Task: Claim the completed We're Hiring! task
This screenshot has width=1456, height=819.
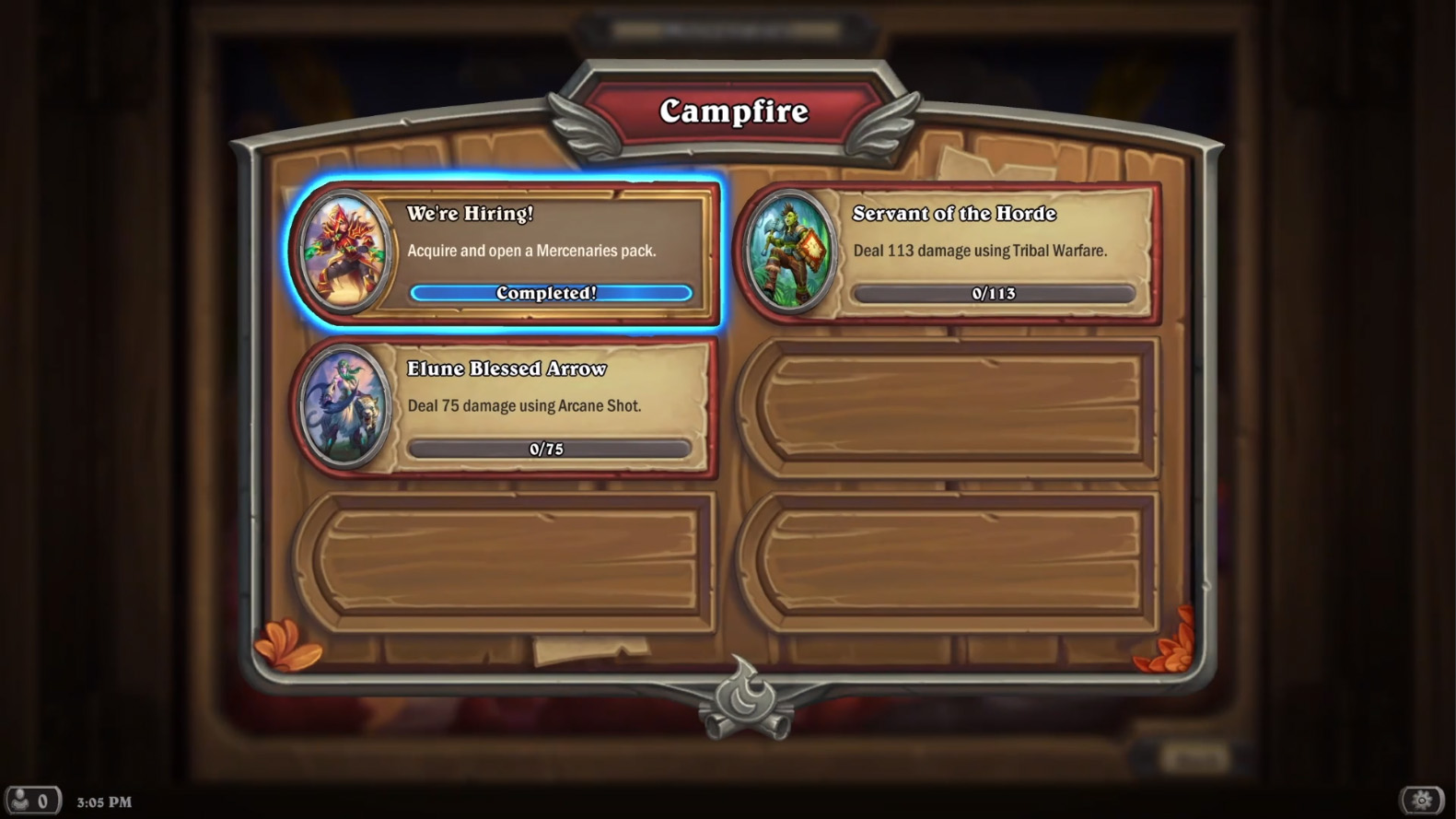Action: pyautogui.click(x=550, y=292)
